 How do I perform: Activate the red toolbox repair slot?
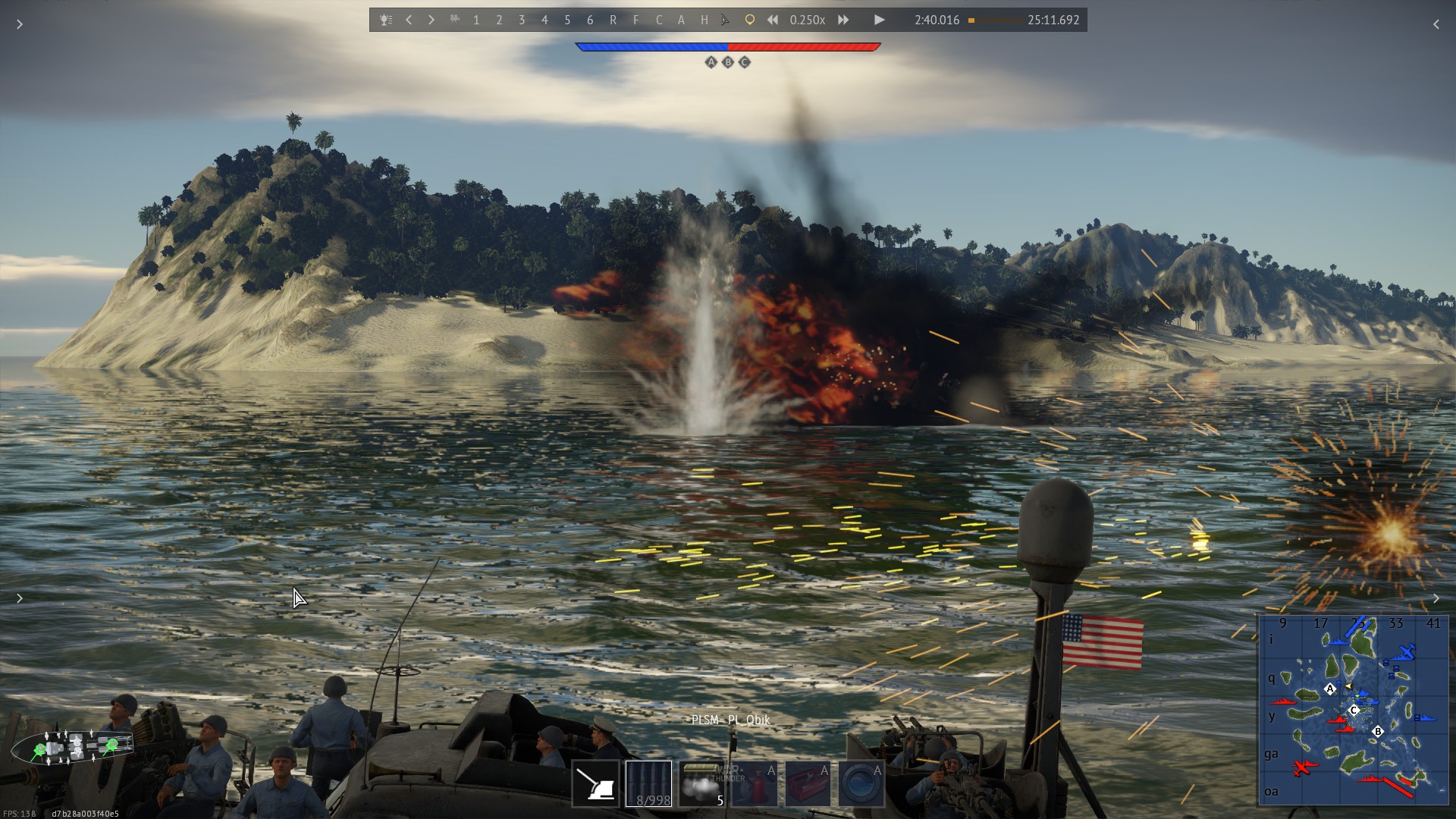click(808, 783)
